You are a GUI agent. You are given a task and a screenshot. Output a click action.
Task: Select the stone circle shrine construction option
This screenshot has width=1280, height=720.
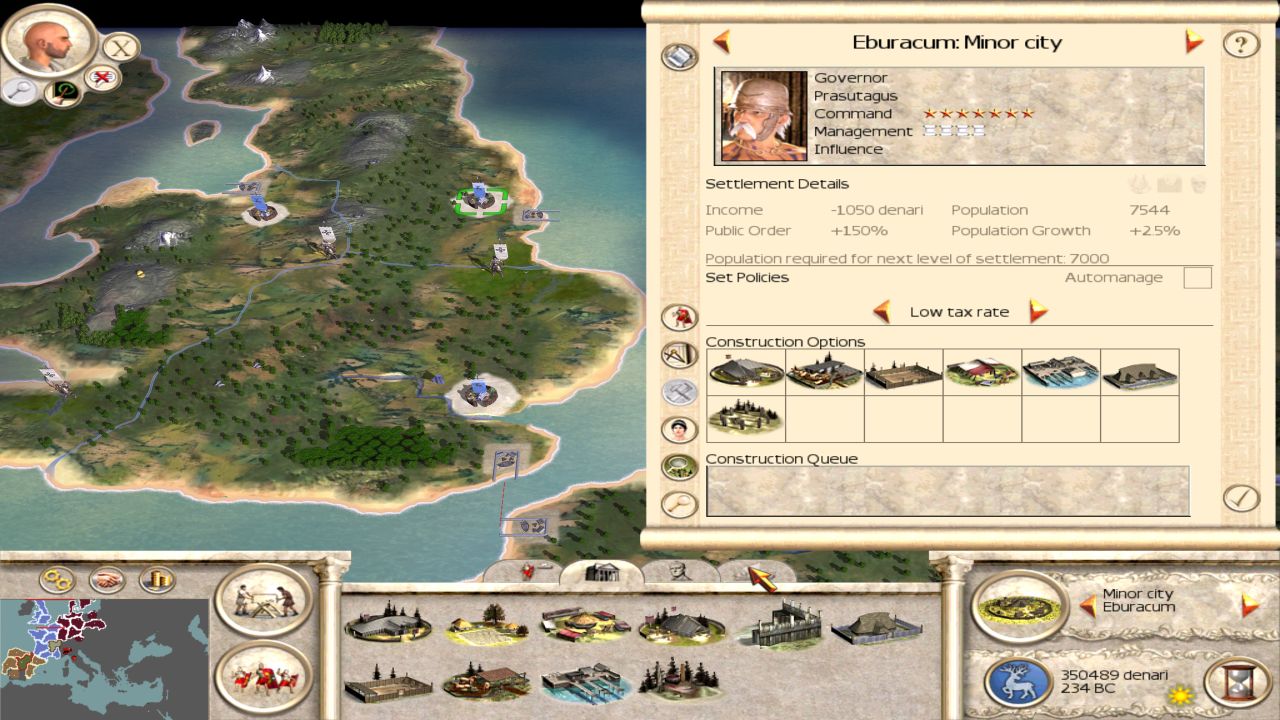coord(745,417)
